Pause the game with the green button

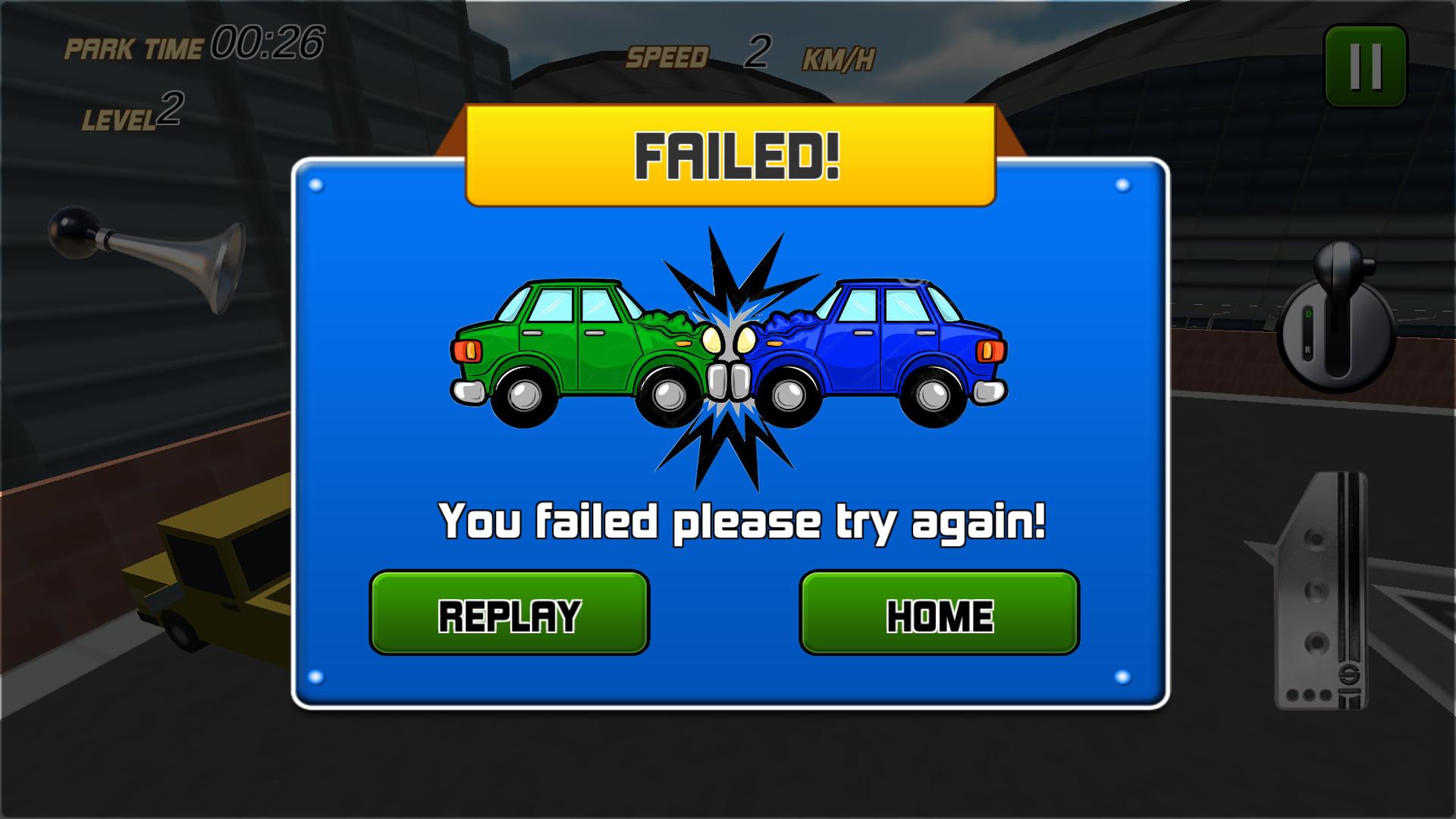(x=1365, y=66)
